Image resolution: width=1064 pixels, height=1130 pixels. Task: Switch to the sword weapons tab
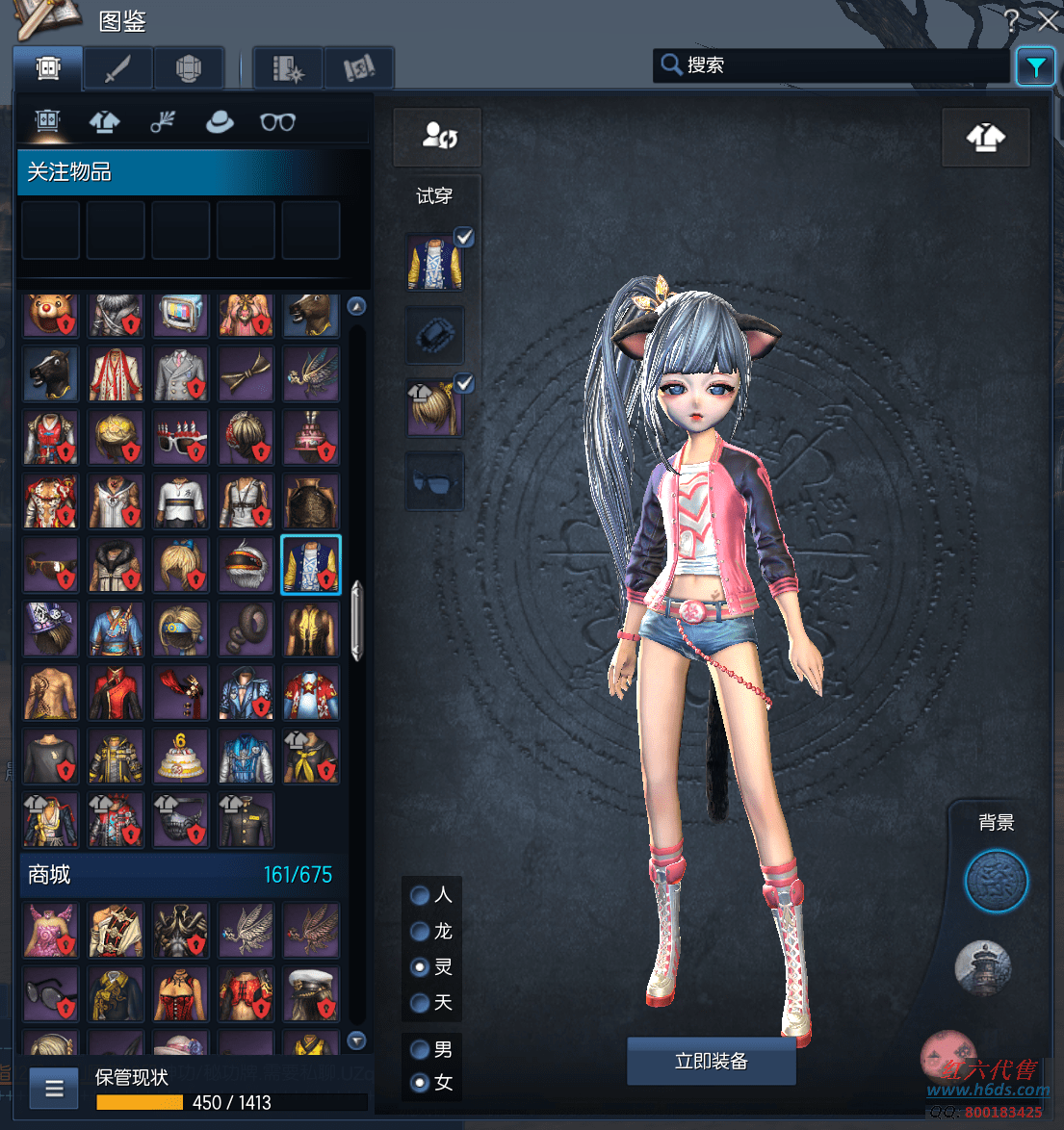click(x=117, y=69)
